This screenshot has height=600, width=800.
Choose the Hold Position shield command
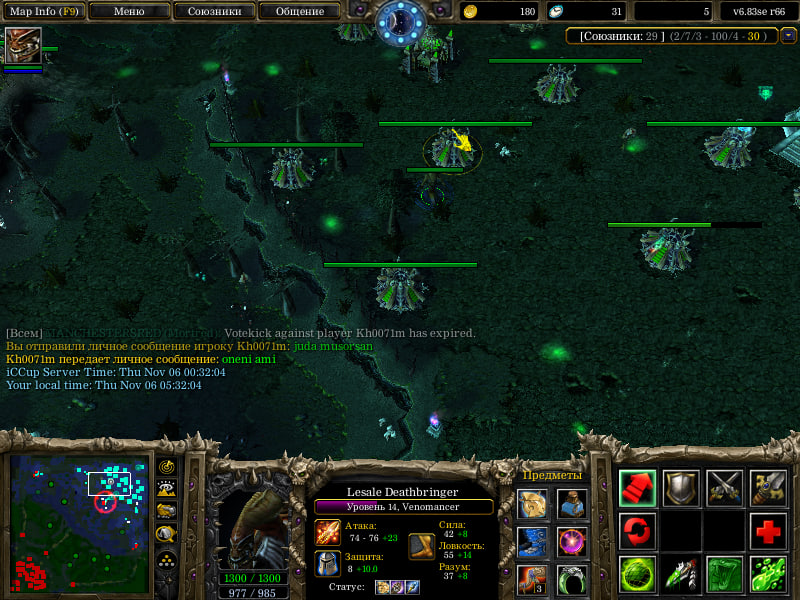click(x=681, y=487)
